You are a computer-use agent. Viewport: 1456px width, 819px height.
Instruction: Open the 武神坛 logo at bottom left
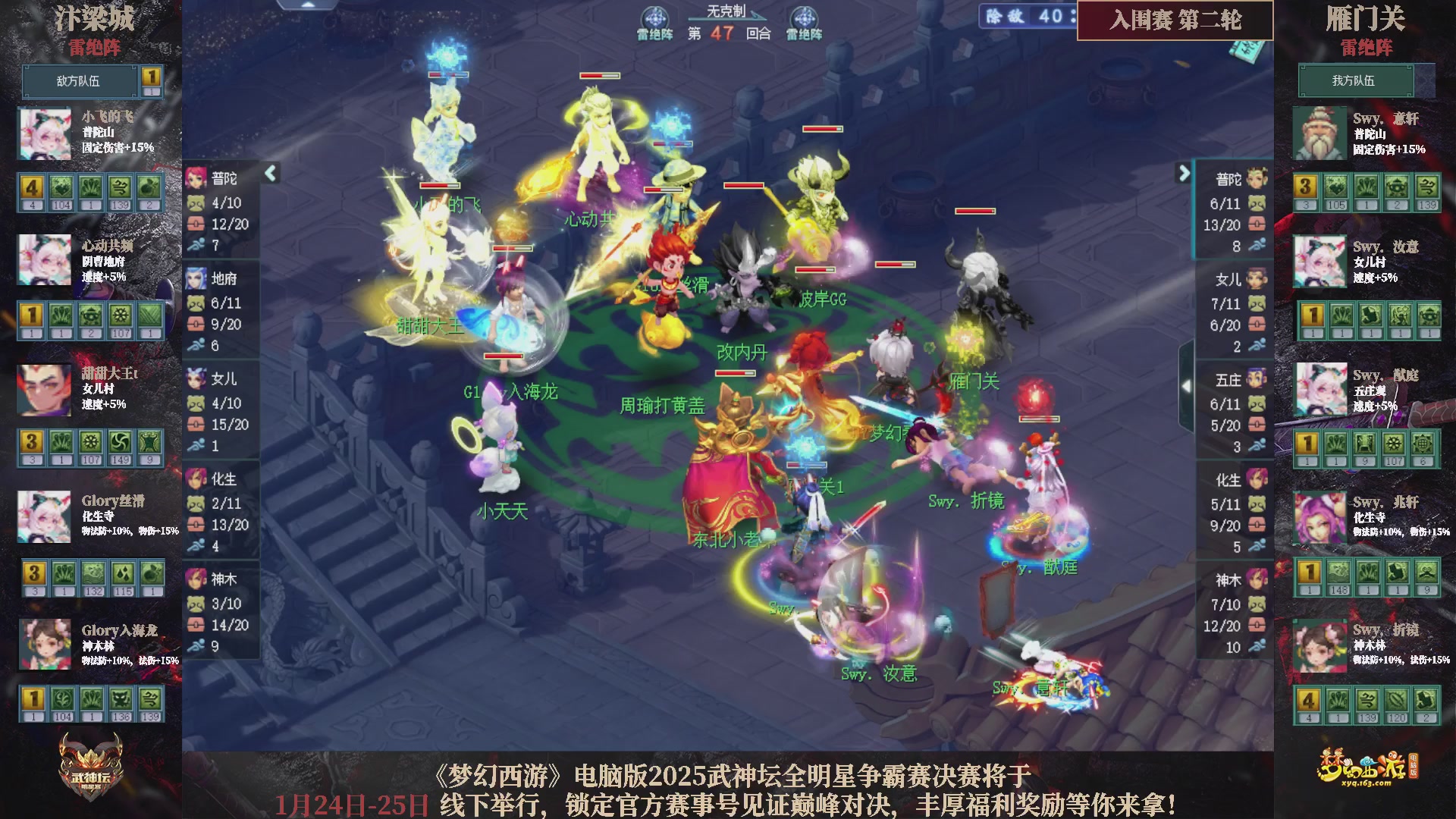(x=89, y=764)
